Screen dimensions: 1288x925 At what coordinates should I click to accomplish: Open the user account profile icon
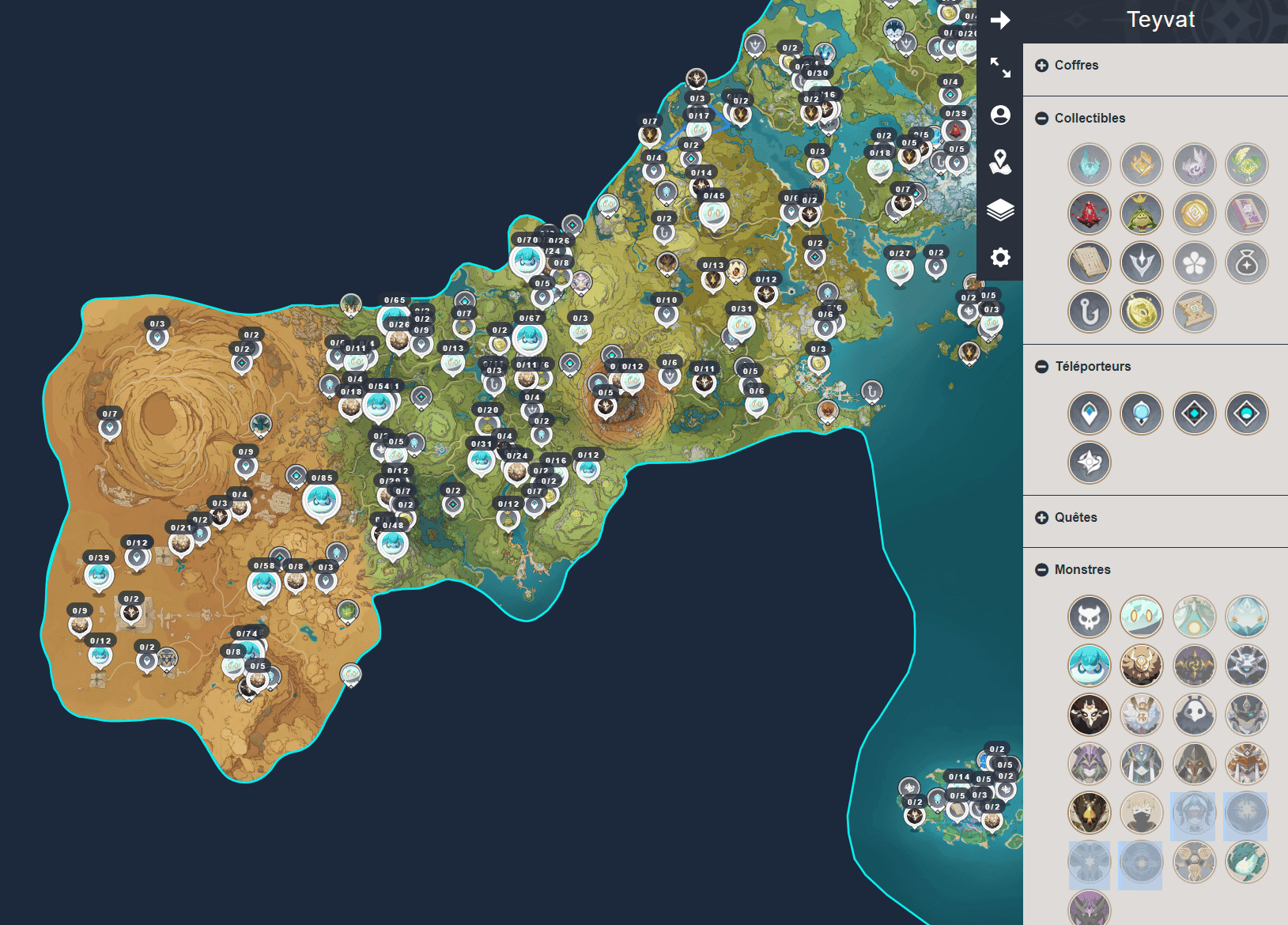pyautogui.click(x=1000, y=115)
